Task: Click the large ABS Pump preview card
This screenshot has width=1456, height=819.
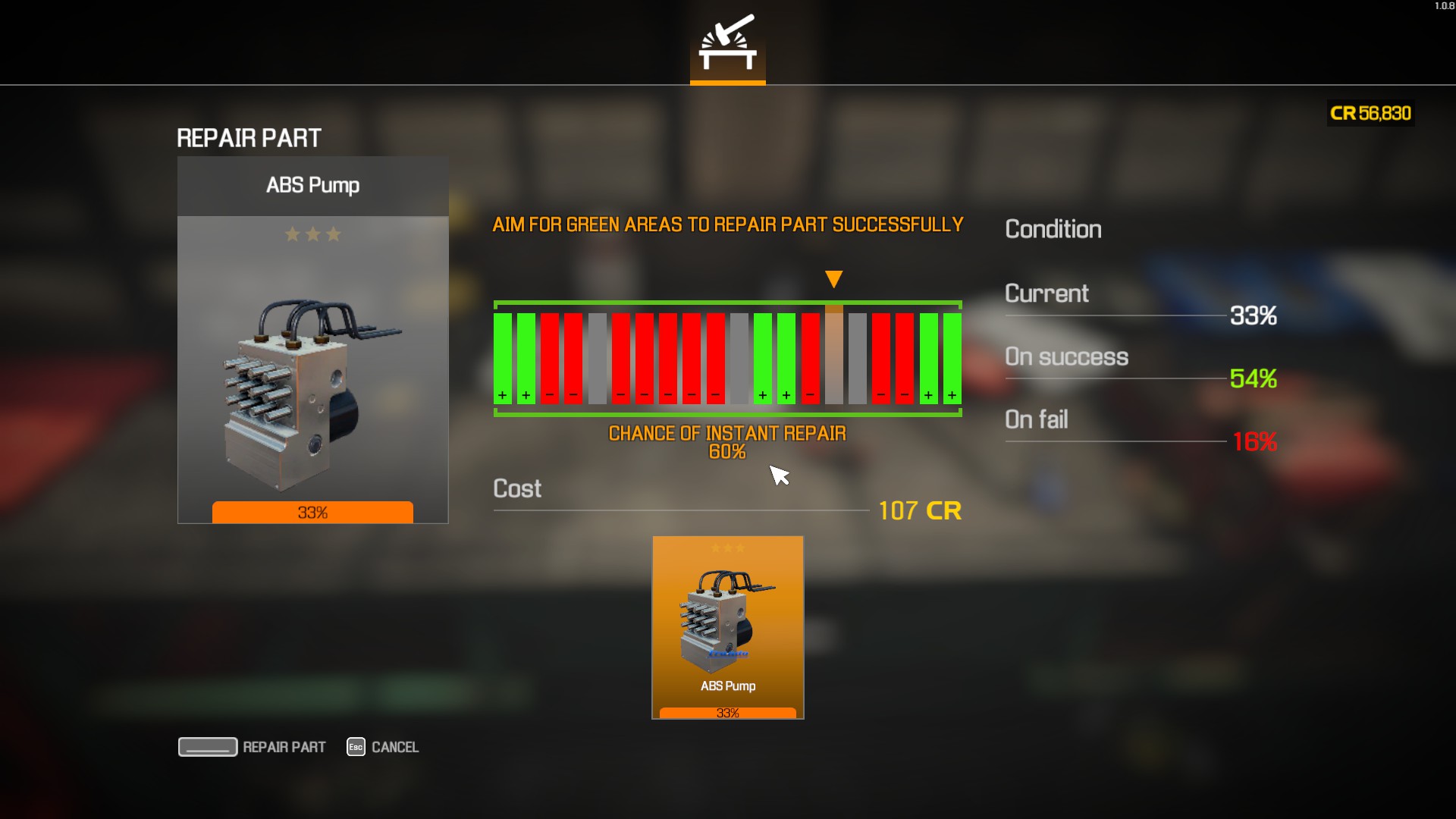Action: [312, 339]
